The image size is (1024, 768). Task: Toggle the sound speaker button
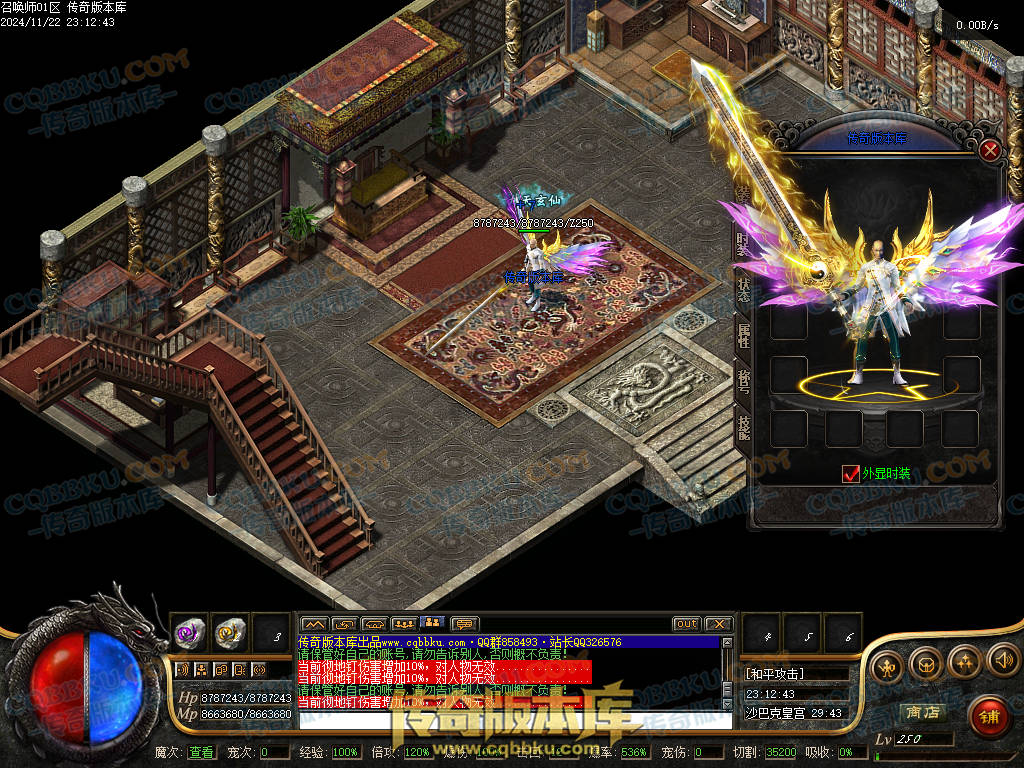pyautogui.click(x=1003, y=660)
